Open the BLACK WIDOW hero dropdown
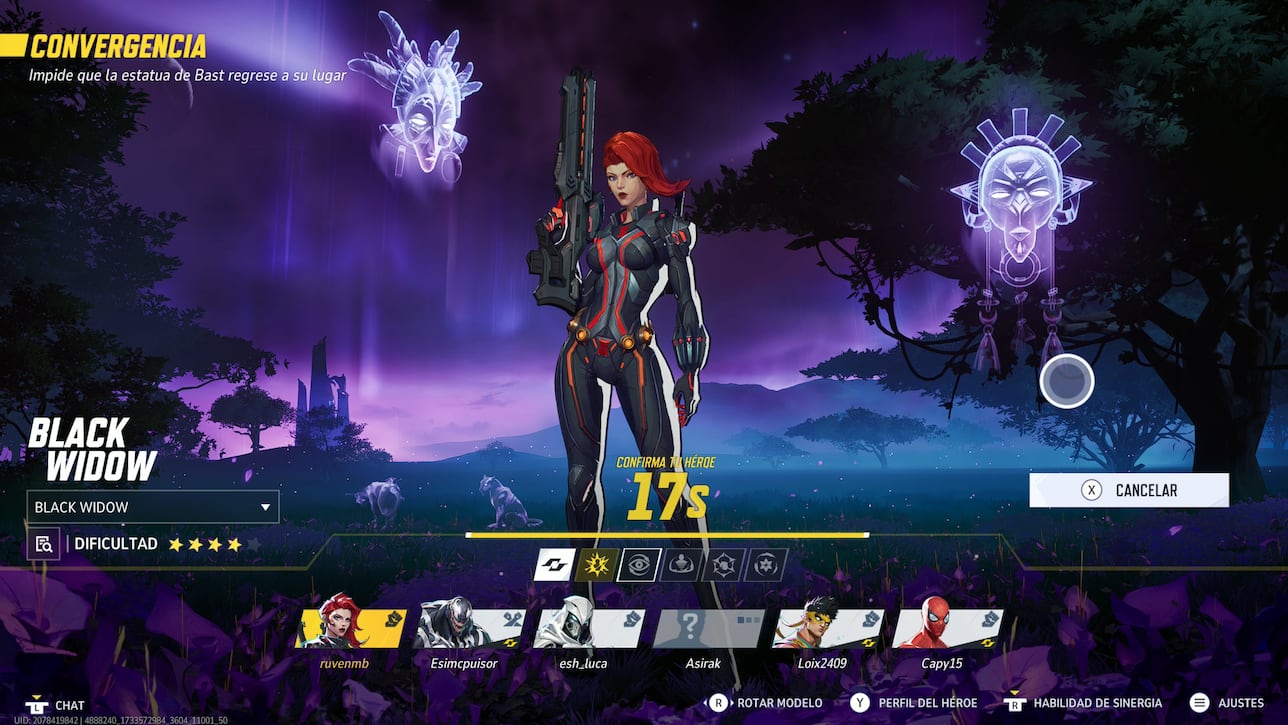Viewport: 1288px width, 725px height. pos(152,507)
